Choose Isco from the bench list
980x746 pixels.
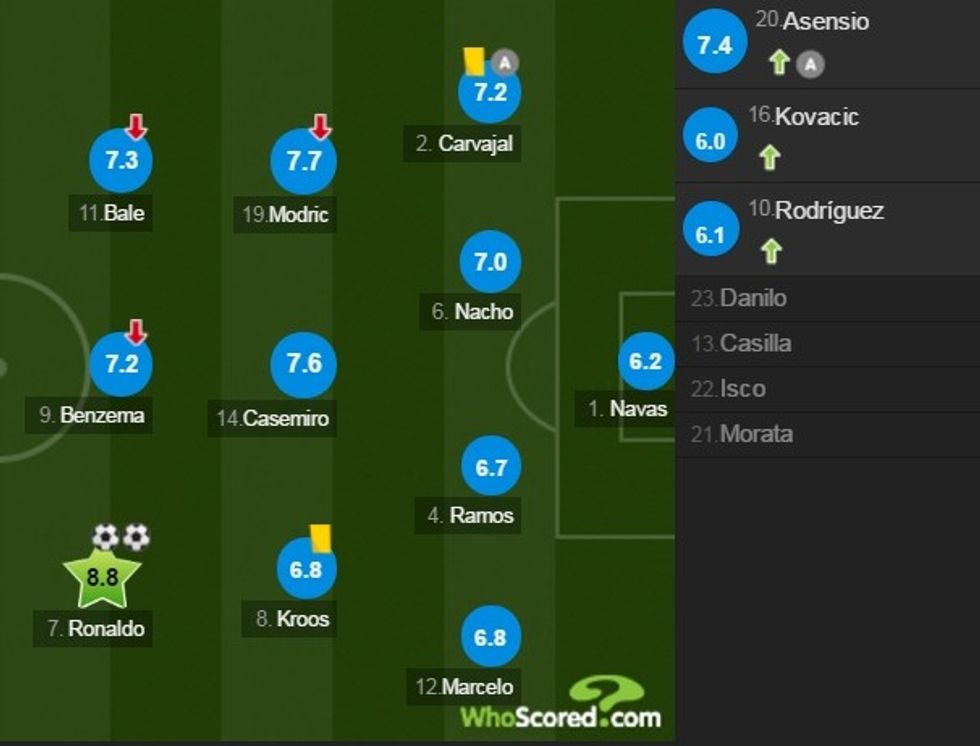pyautogui.click(x=742, y=389)
